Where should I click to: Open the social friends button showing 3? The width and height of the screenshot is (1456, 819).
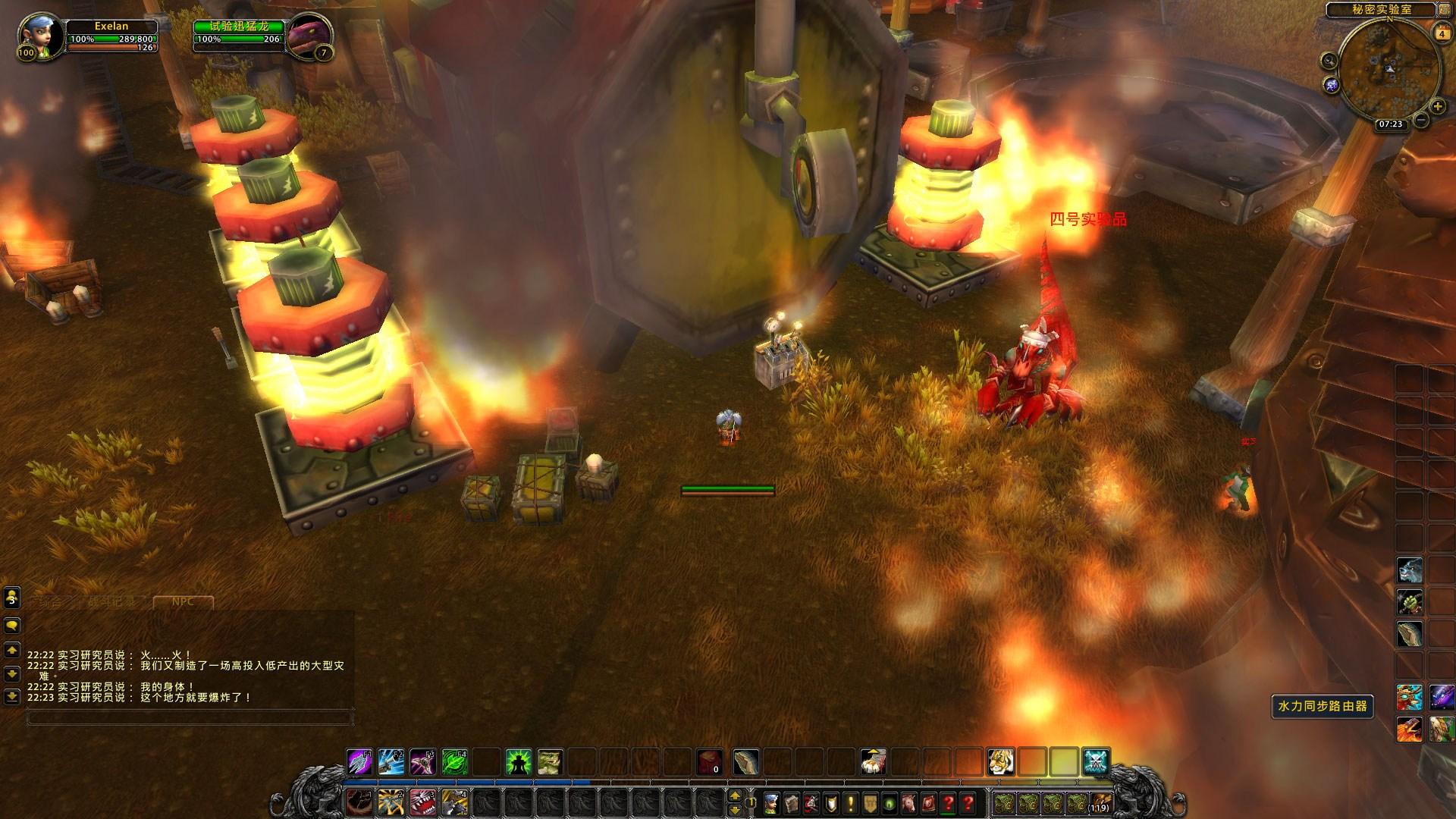point(12,599)
